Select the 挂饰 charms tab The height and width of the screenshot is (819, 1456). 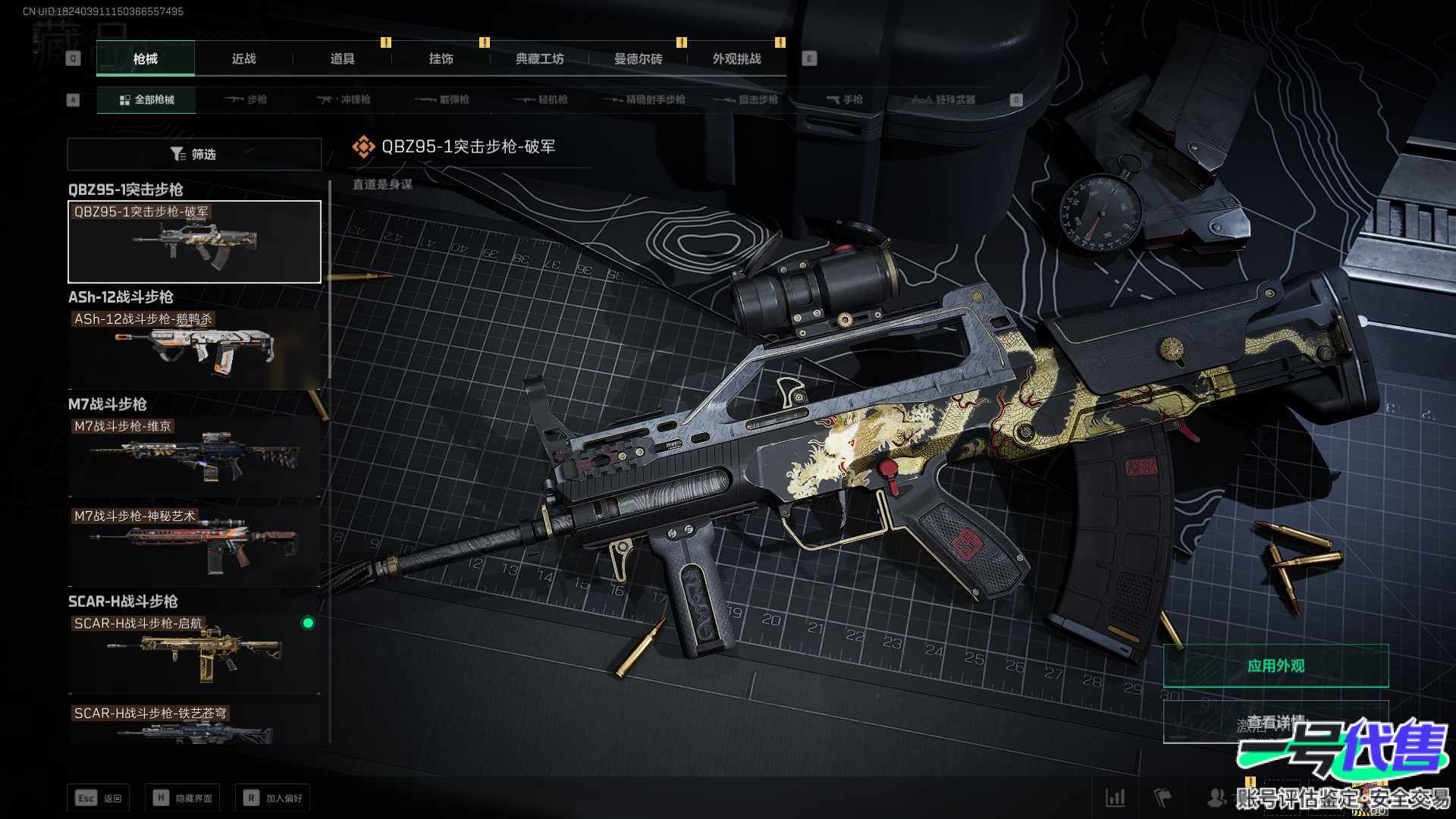coord(441,59)
